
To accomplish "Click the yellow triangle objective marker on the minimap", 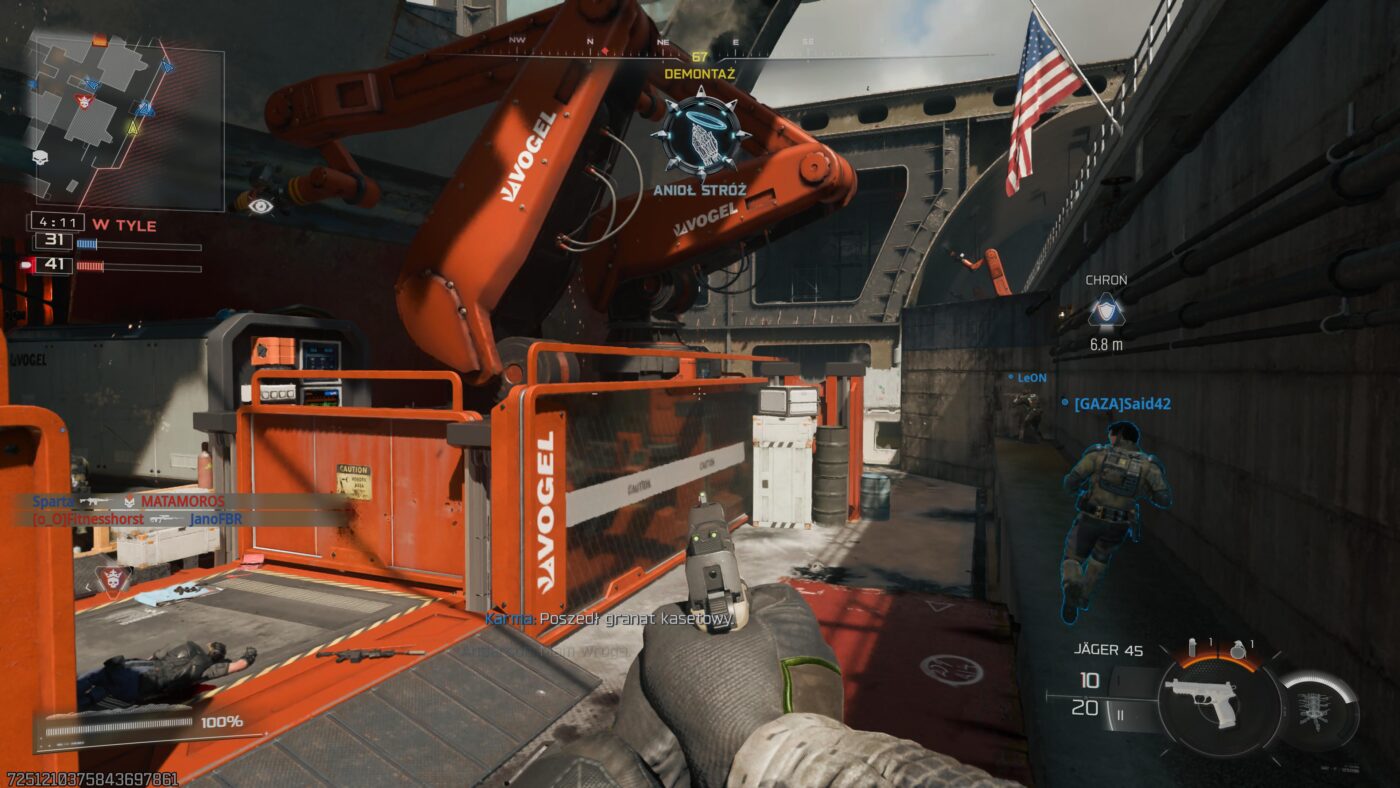I will click(x=133, y=129).
